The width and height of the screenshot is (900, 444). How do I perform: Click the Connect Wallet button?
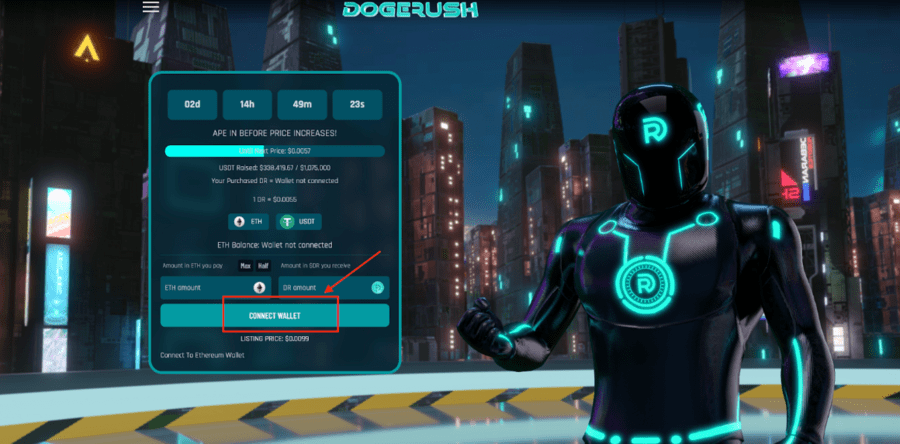pyautogui.click(x=275, y=316)
